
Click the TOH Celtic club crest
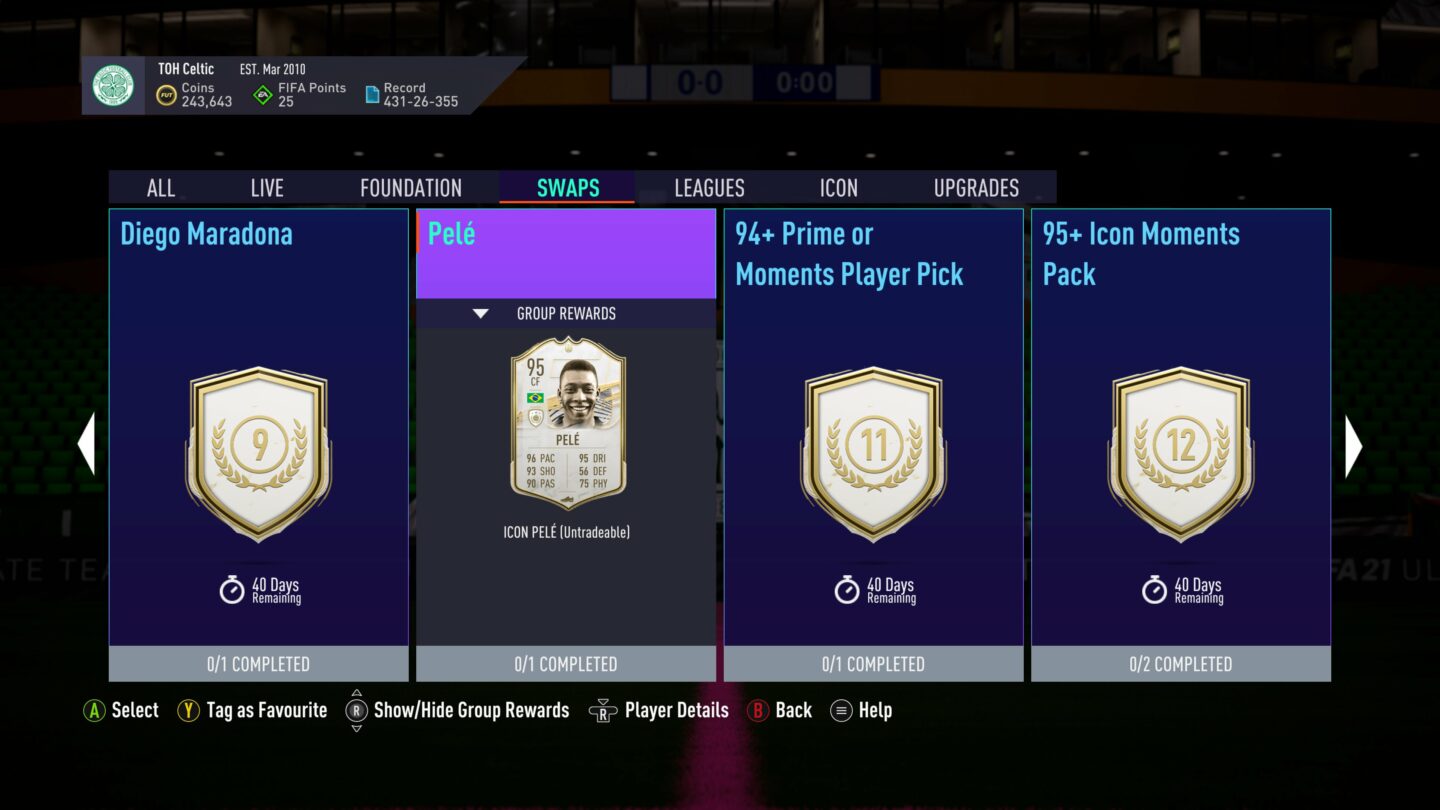click(115, 86)
